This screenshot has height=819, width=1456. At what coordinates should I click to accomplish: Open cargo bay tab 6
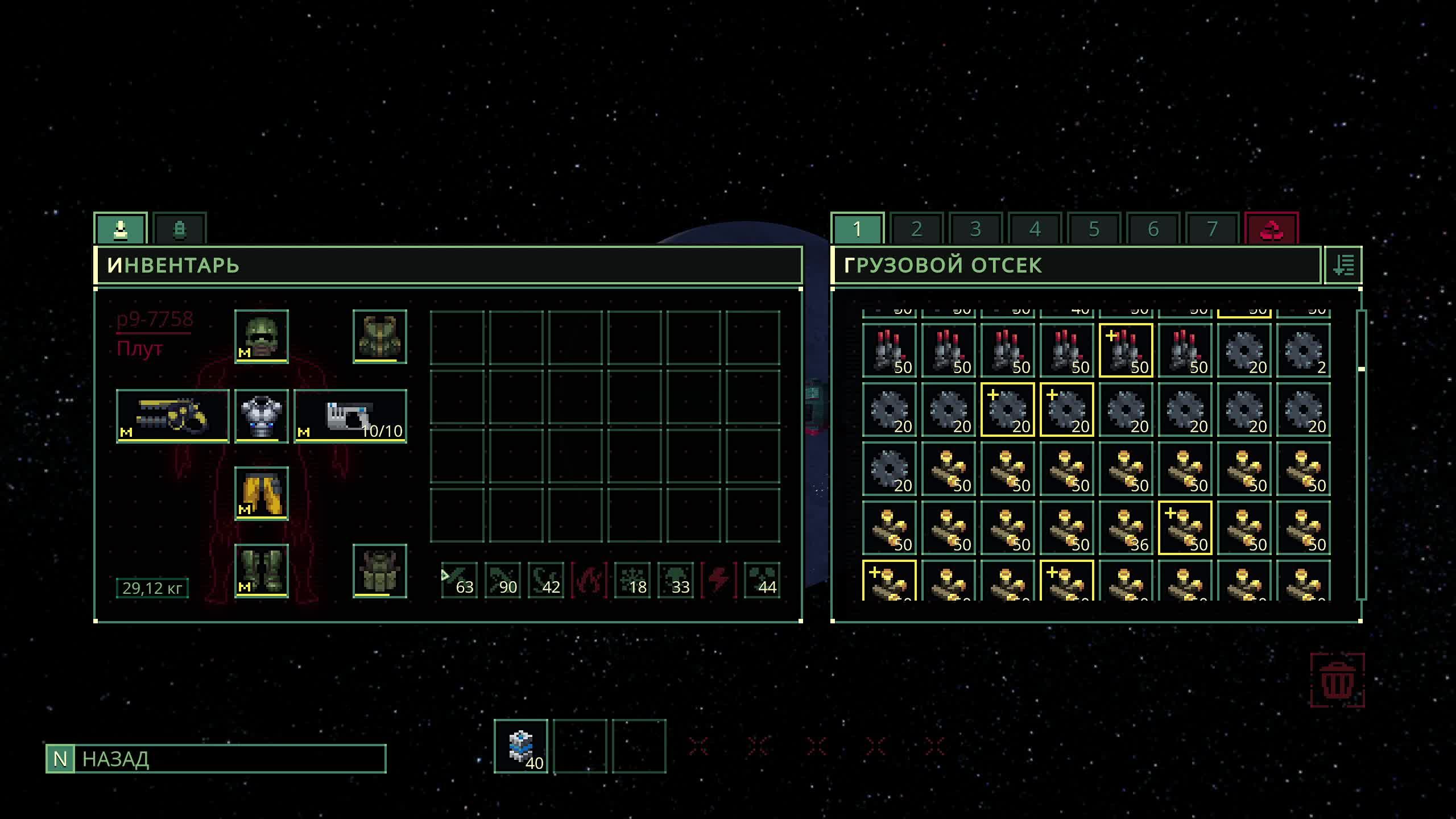[x=1153, y=229]
